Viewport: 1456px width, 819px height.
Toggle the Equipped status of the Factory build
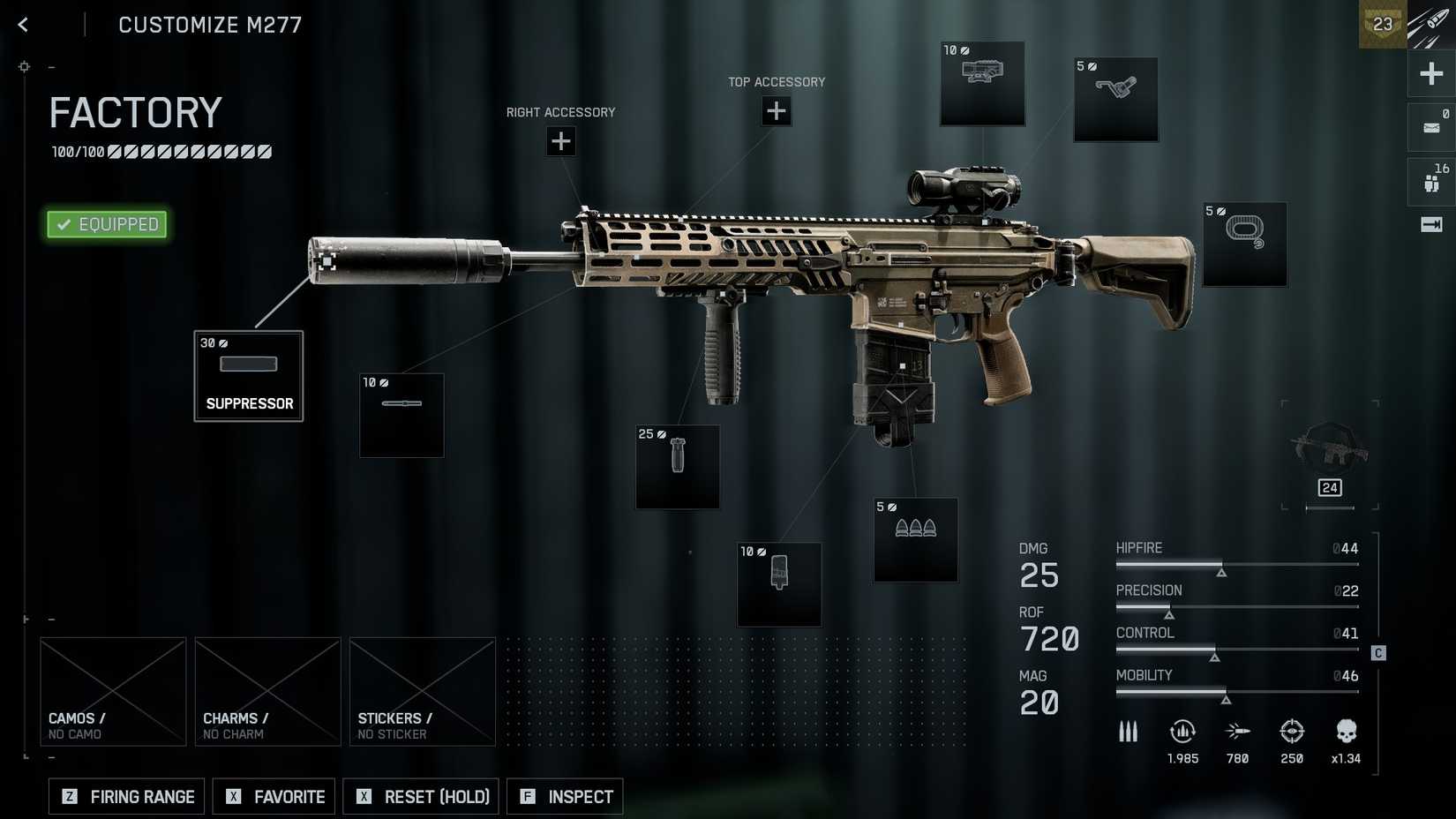[x=106, y=224]
